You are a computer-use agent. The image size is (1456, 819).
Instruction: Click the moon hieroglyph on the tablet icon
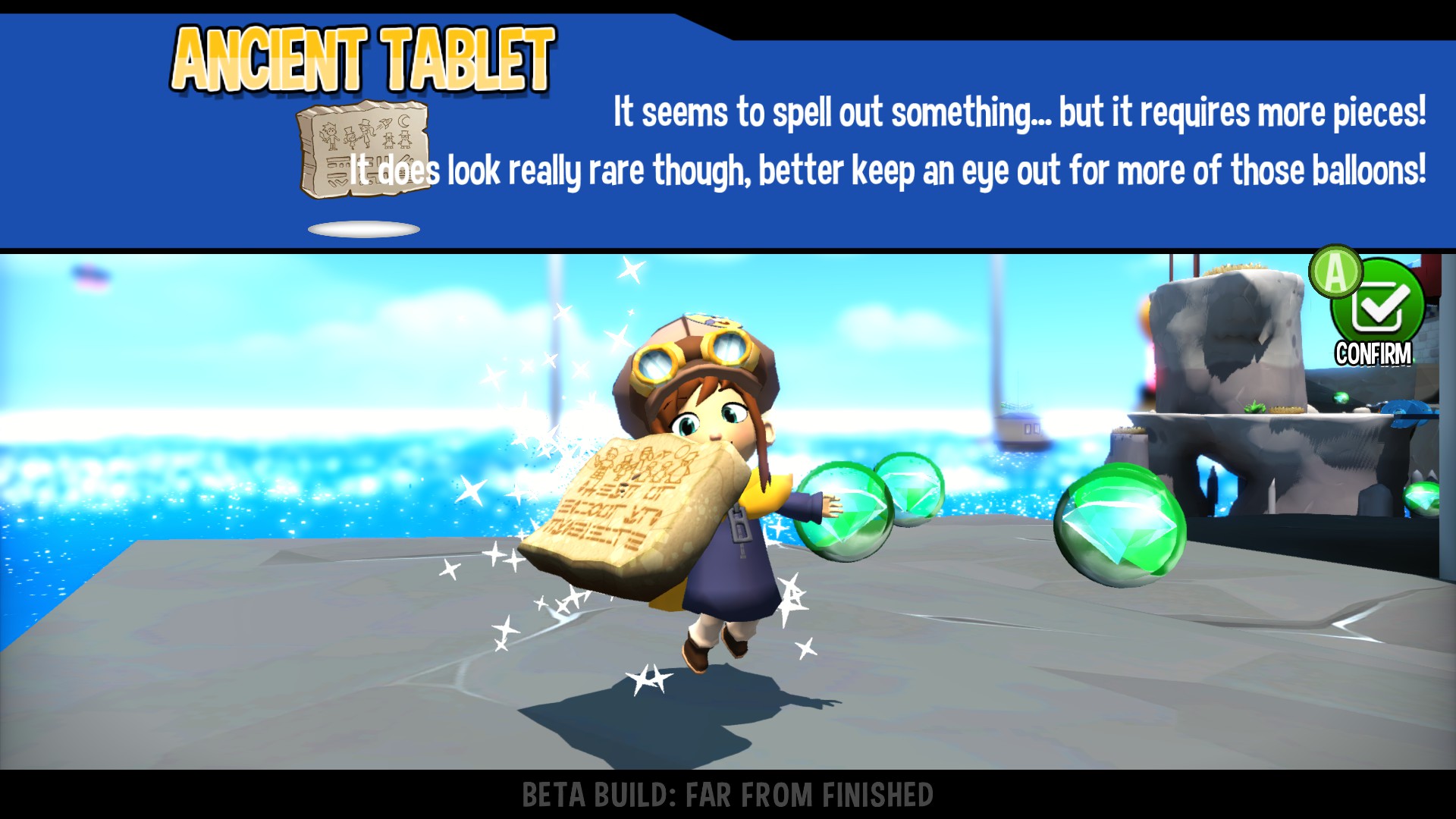click(403, 121)
